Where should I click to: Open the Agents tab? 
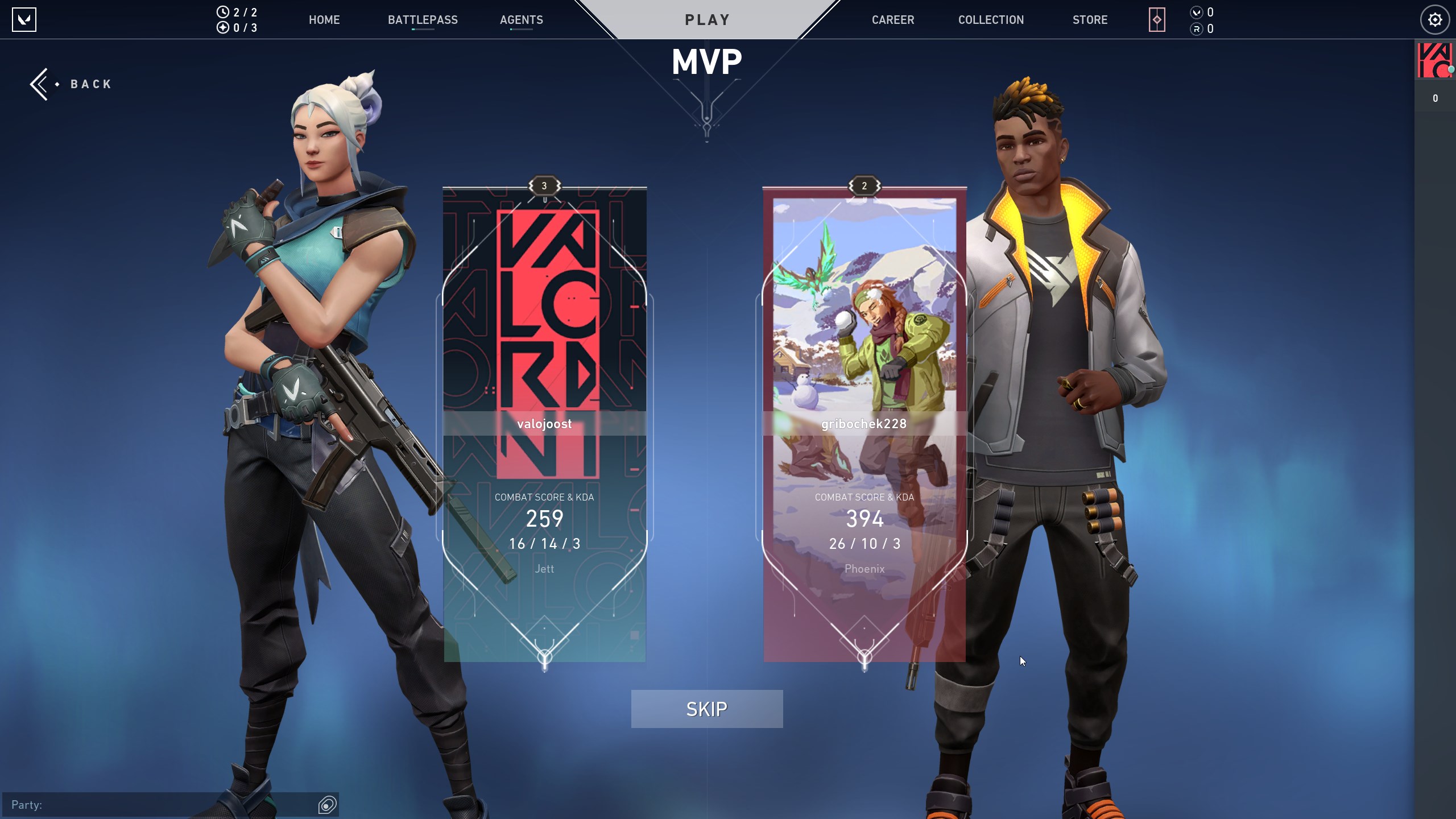(x=521, y=20)
